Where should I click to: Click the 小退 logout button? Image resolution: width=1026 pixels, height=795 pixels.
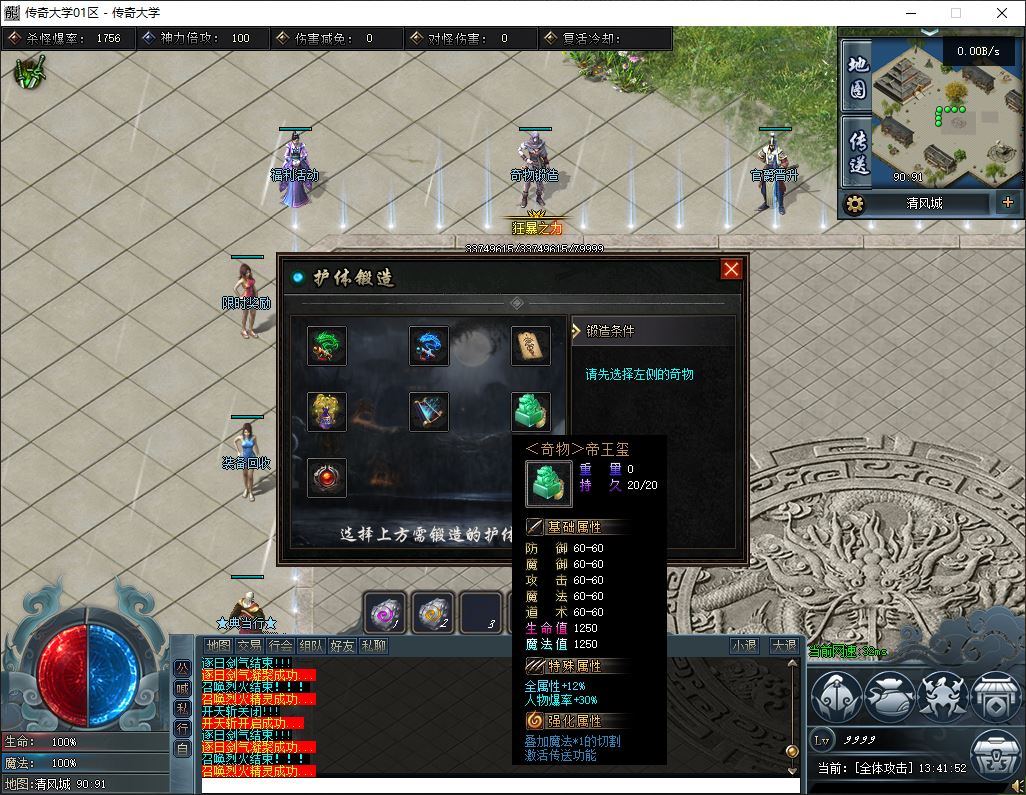(744, 646)
